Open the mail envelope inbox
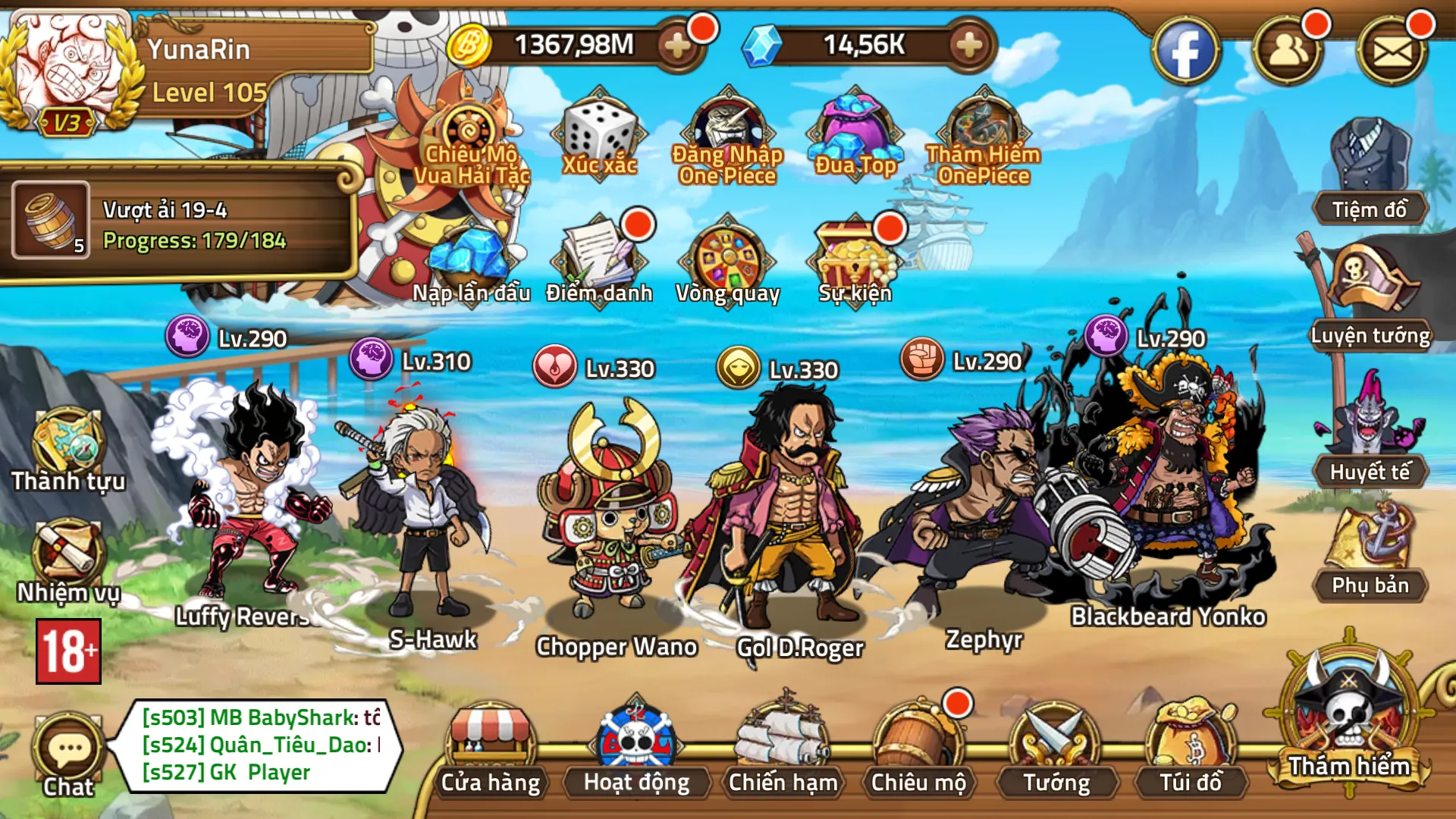 (x=1392, y=52)
